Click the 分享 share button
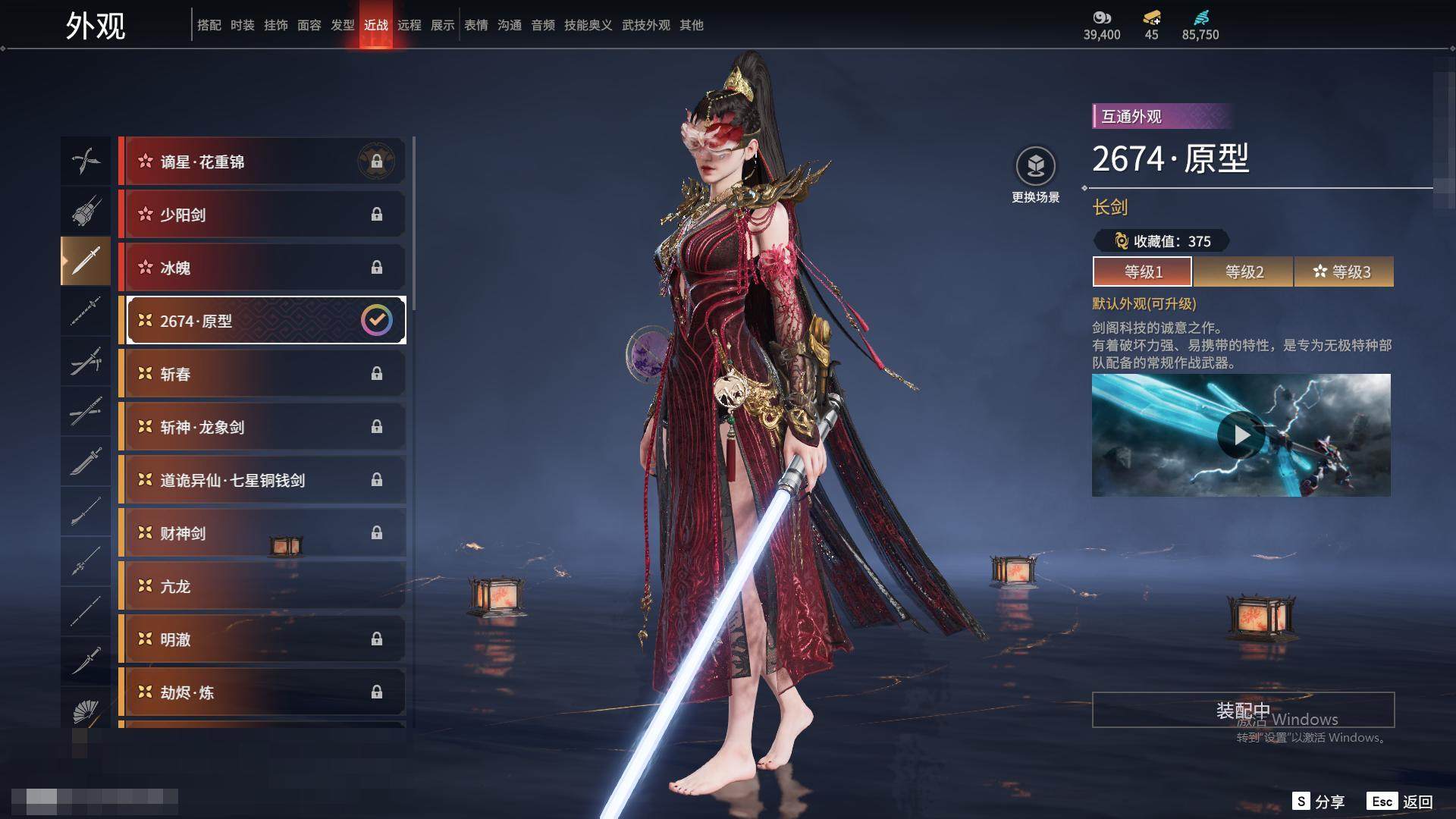 [1319, 802]
